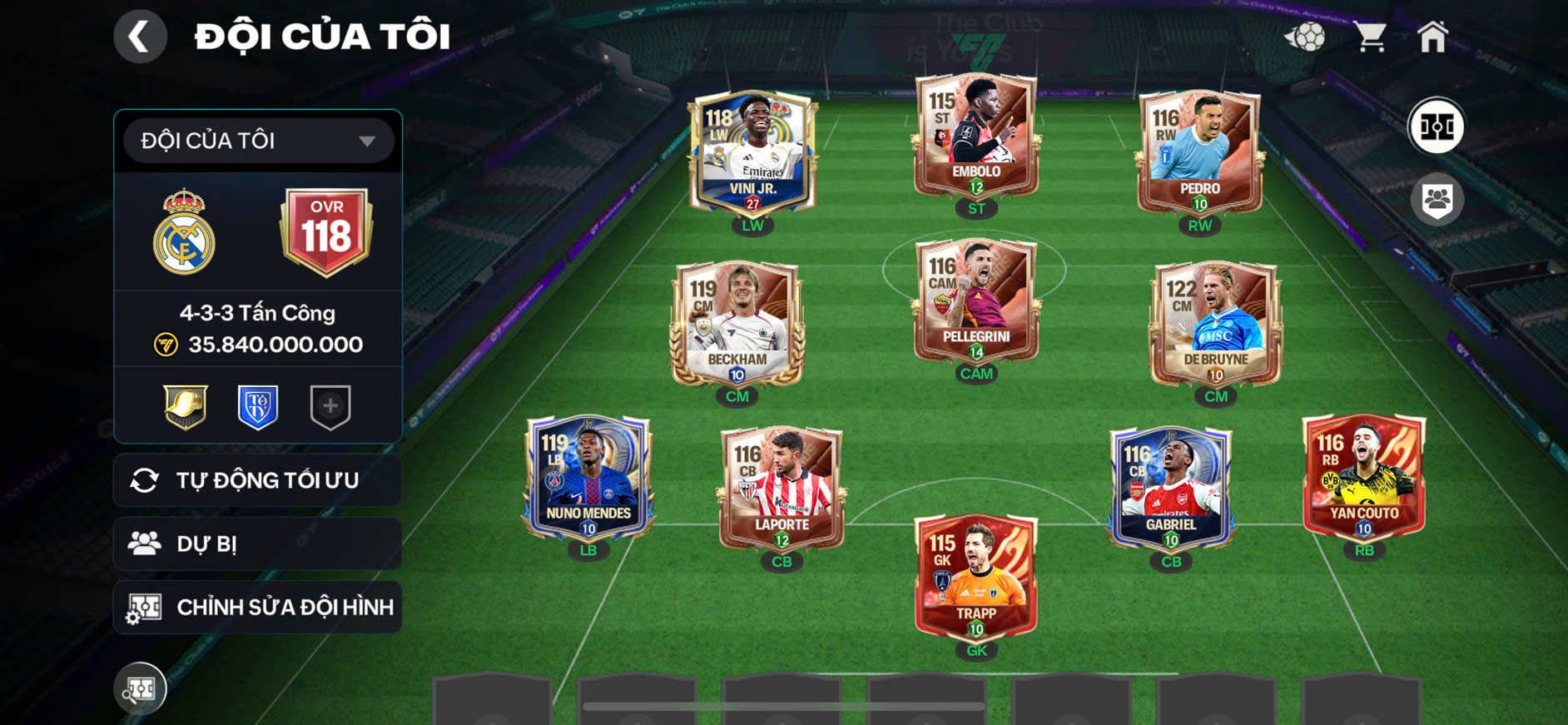The width and height of the screenshot is (1568, 725).
Task: Enable the pitch formation view toggle
Action: click(1438, 127)
